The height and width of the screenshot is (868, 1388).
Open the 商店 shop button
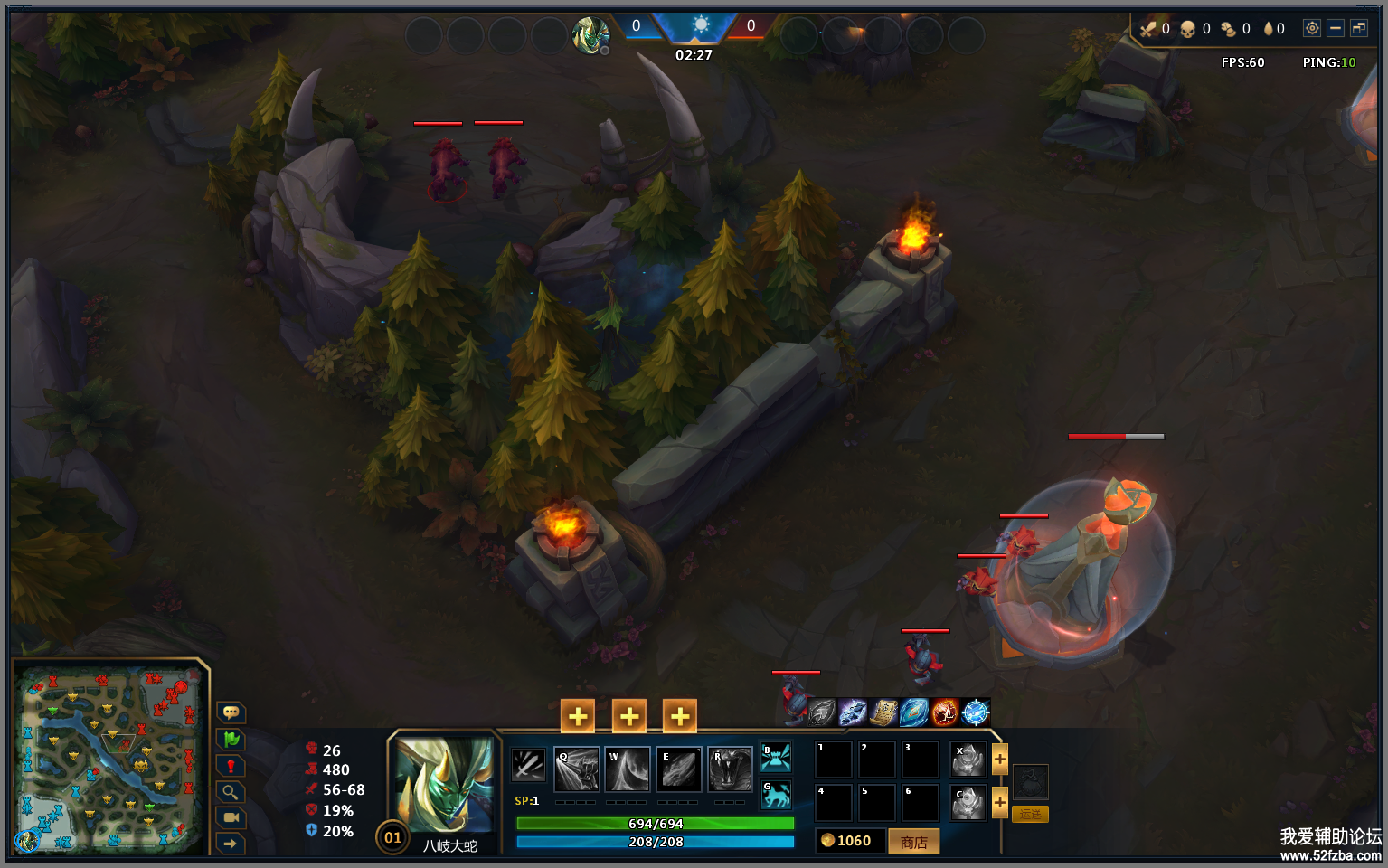913,842
